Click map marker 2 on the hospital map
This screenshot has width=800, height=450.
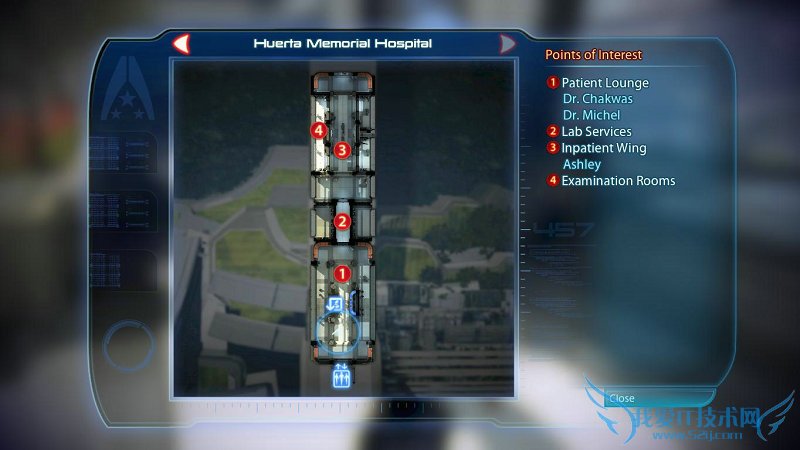342,222
